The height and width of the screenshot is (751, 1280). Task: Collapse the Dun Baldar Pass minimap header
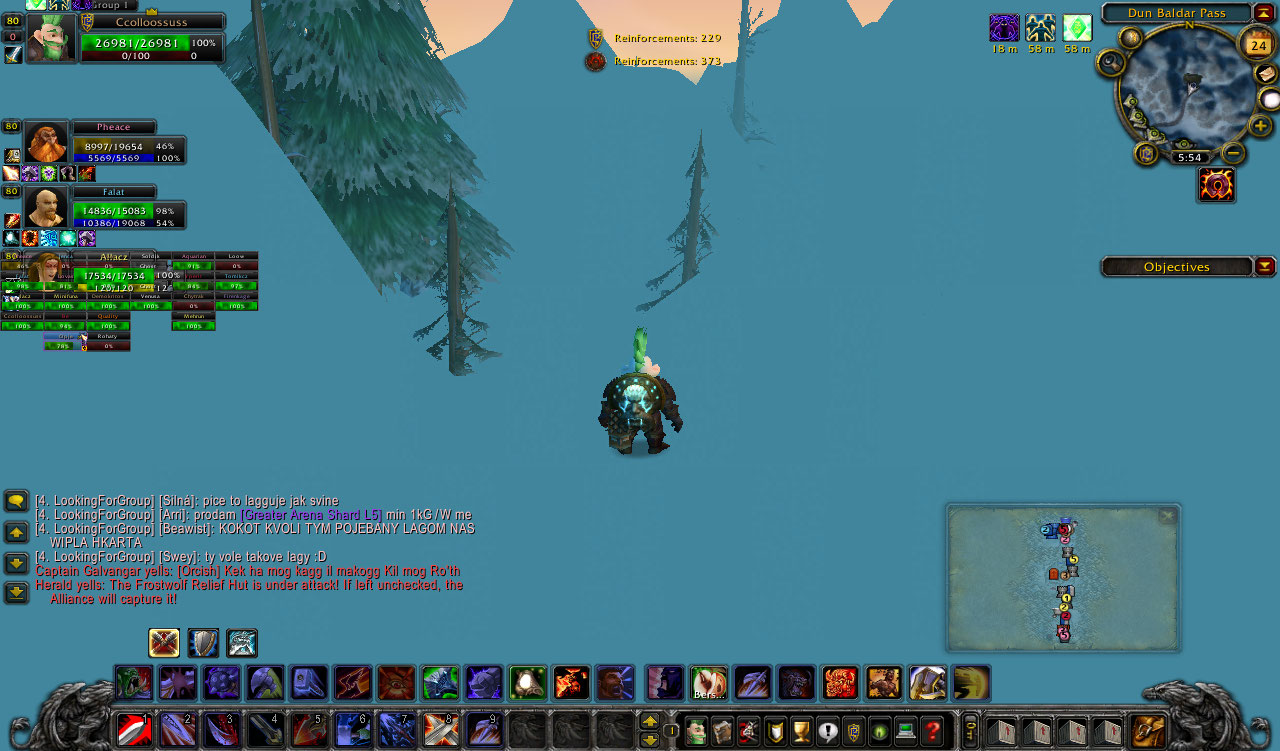pyautogui.click(x=1264, y=13)
